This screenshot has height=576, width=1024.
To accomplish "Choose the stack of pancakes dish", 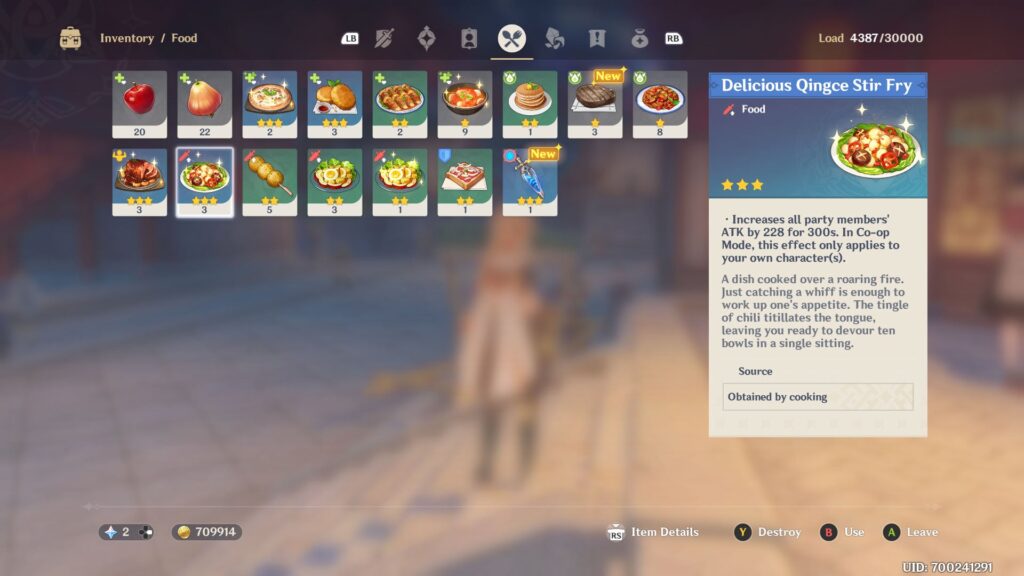I will pos(529,103).
